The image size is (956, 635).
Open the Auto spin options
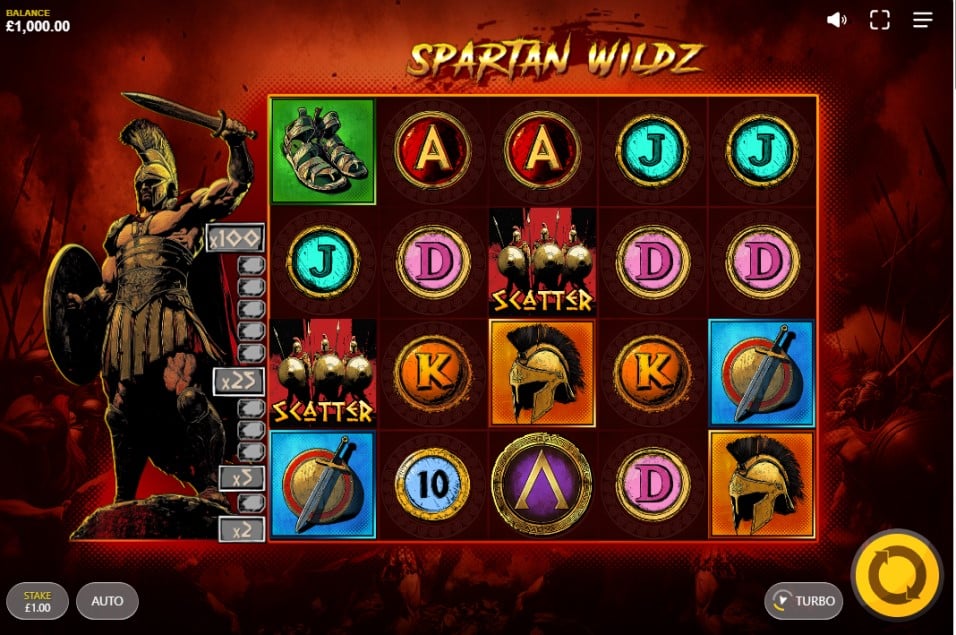pos(107,601)
